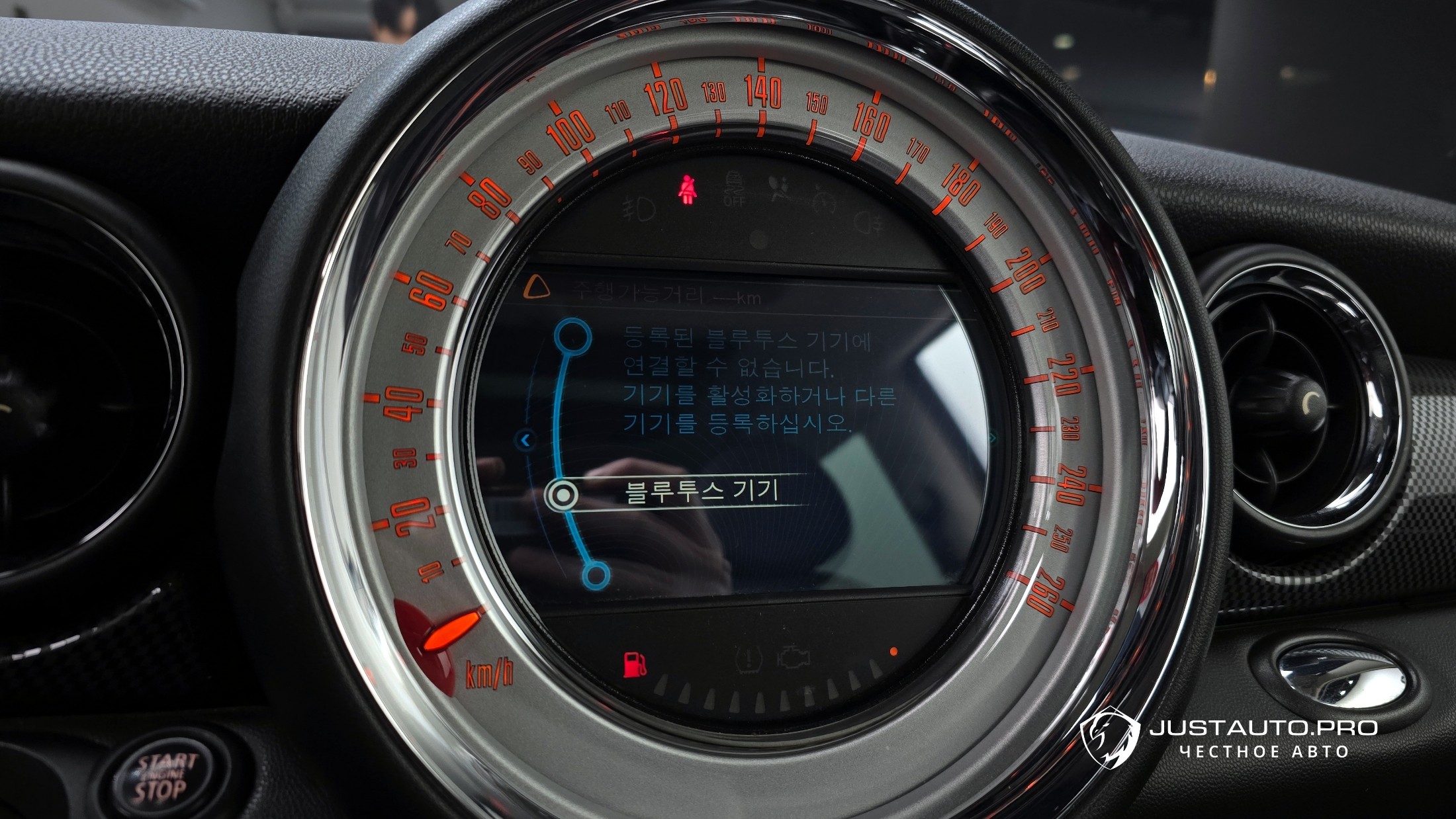This screenshot has height=819, width=1456.
Task: Click the left chevron arrow on the display
Action: tap(526, 439)
